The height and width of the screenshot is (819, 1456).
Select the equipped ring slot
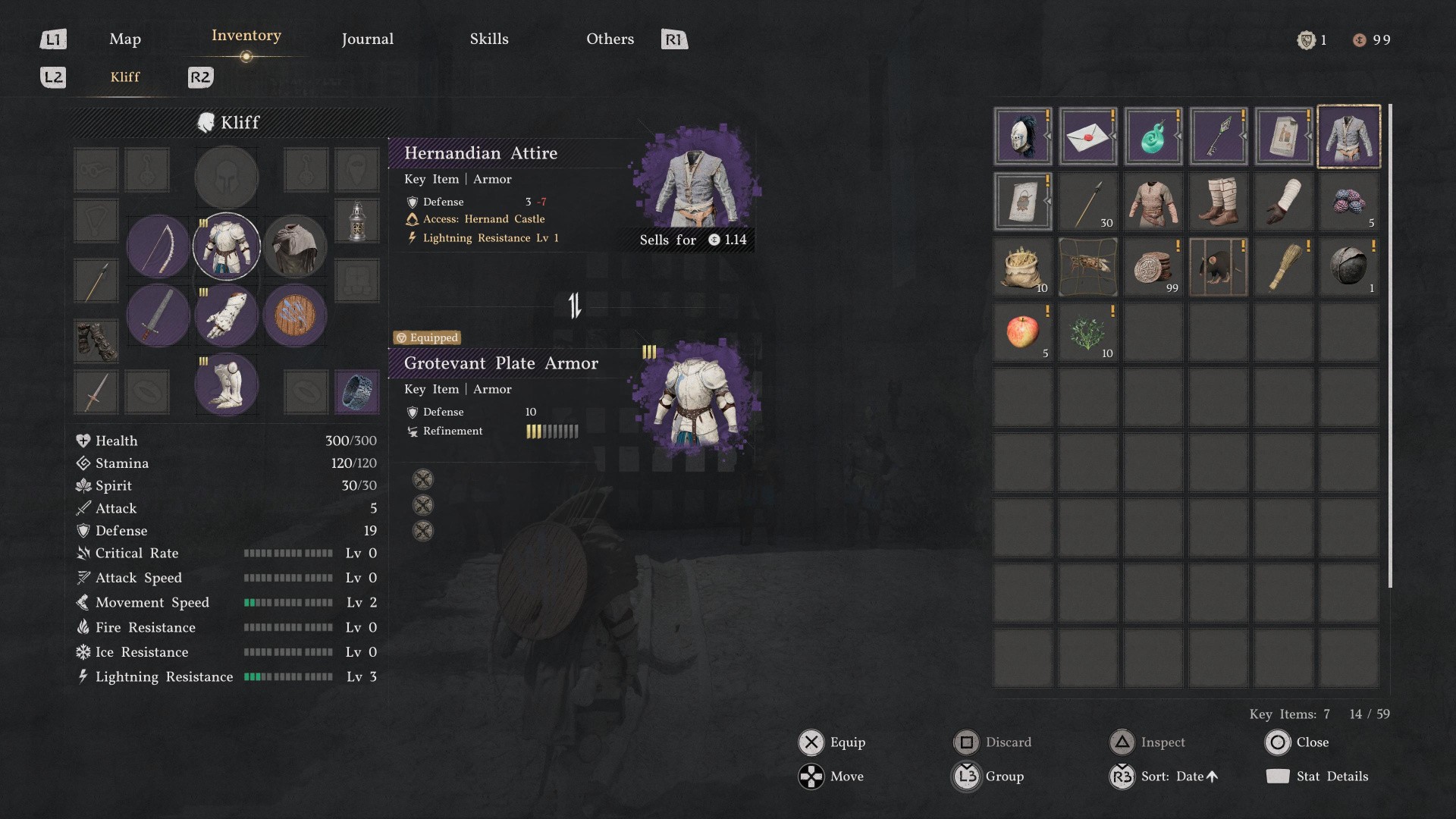click(x=356, y=391)
